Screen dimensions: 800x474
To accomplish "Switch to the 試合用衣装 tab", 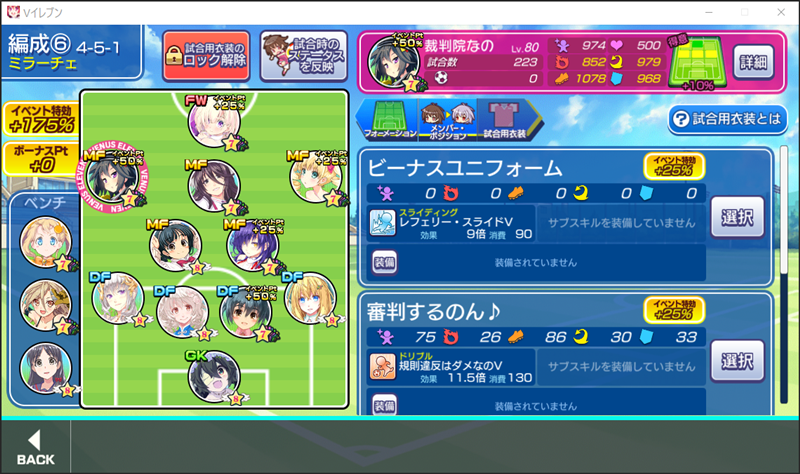I will coord(505,118).
